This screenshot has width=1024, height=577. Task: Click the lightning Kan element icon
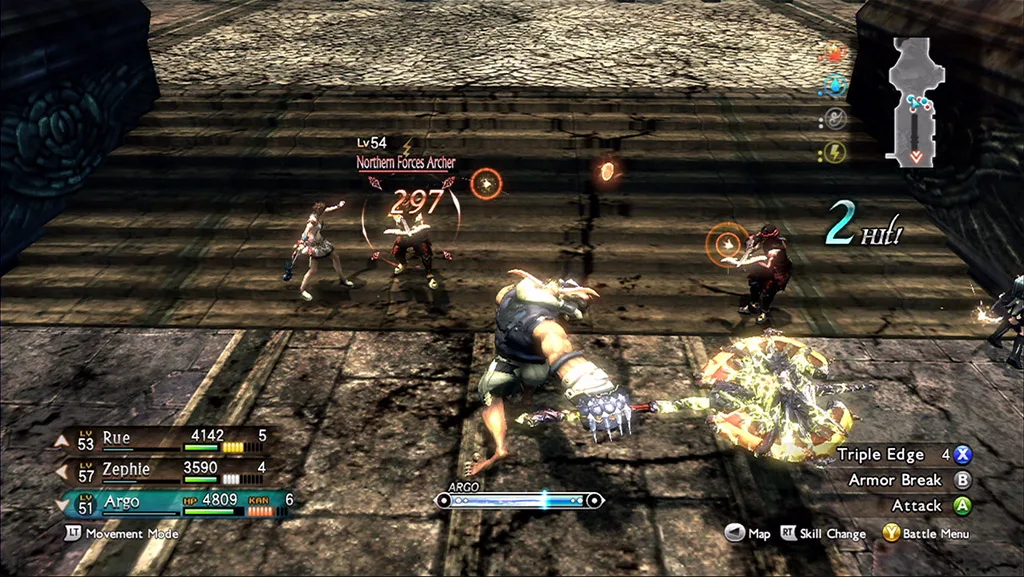(x=834, y=152)
